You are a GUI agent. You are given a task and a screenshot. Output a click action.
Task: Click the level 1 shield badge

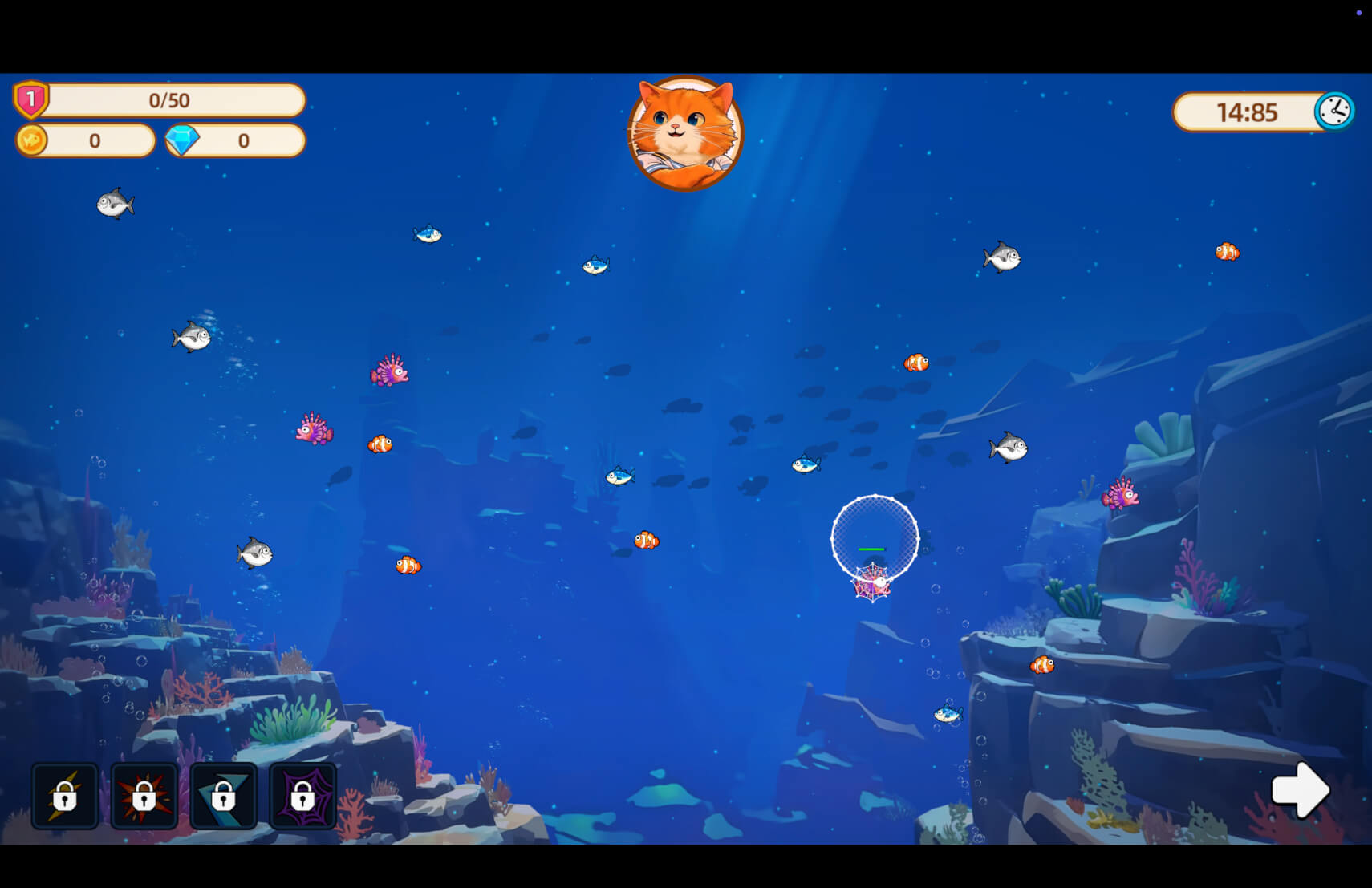click(30, 98)
